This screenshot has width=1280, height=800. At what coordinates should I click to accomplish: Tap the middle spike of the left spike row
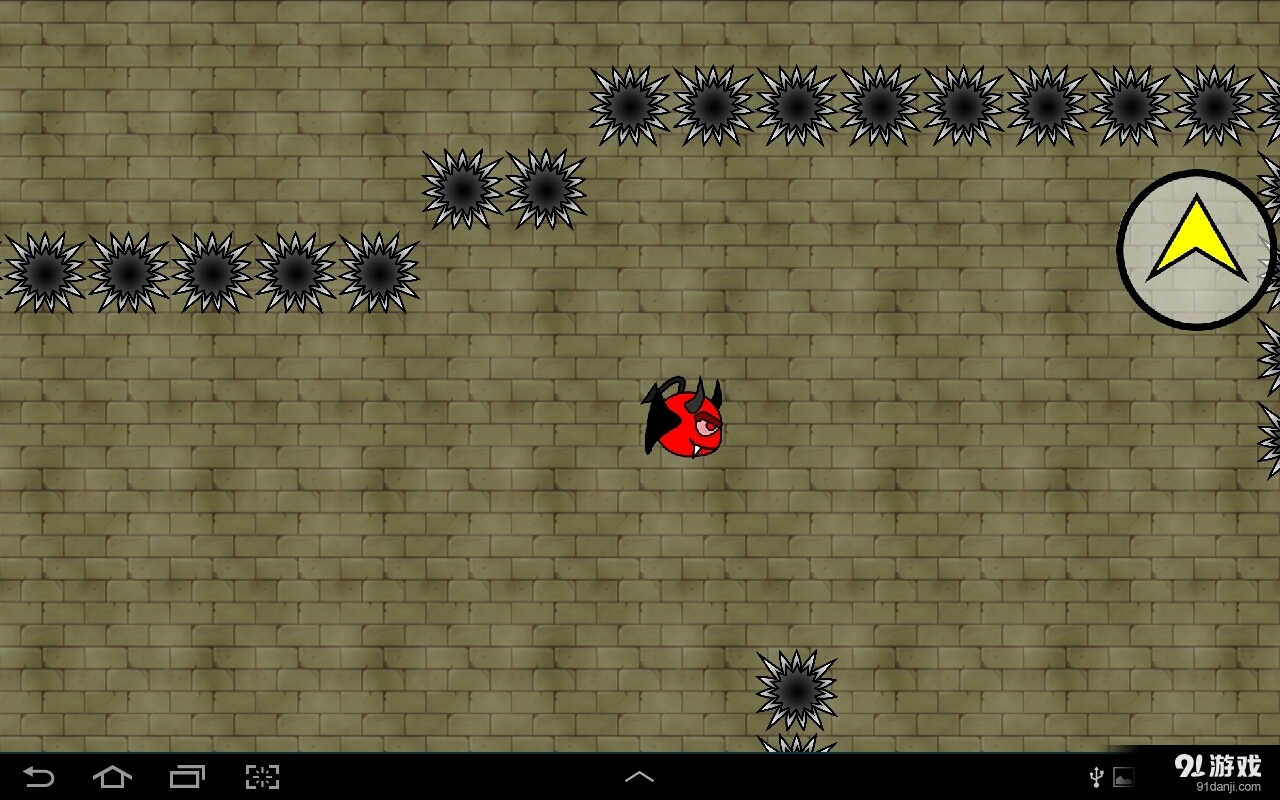coord(210,272)
